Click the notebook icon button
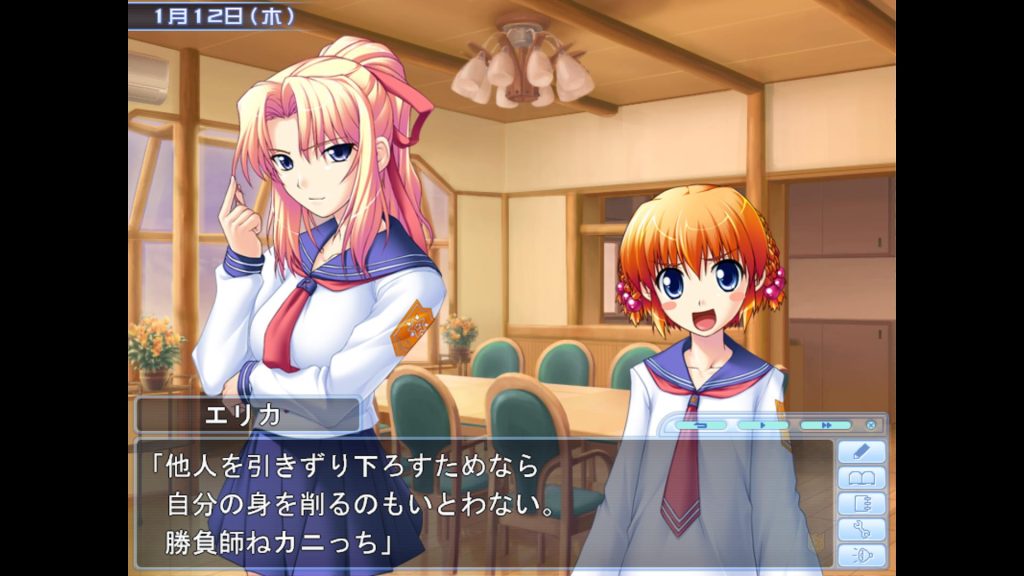The height and width of the screenshot is (576, 1024). 861,504
